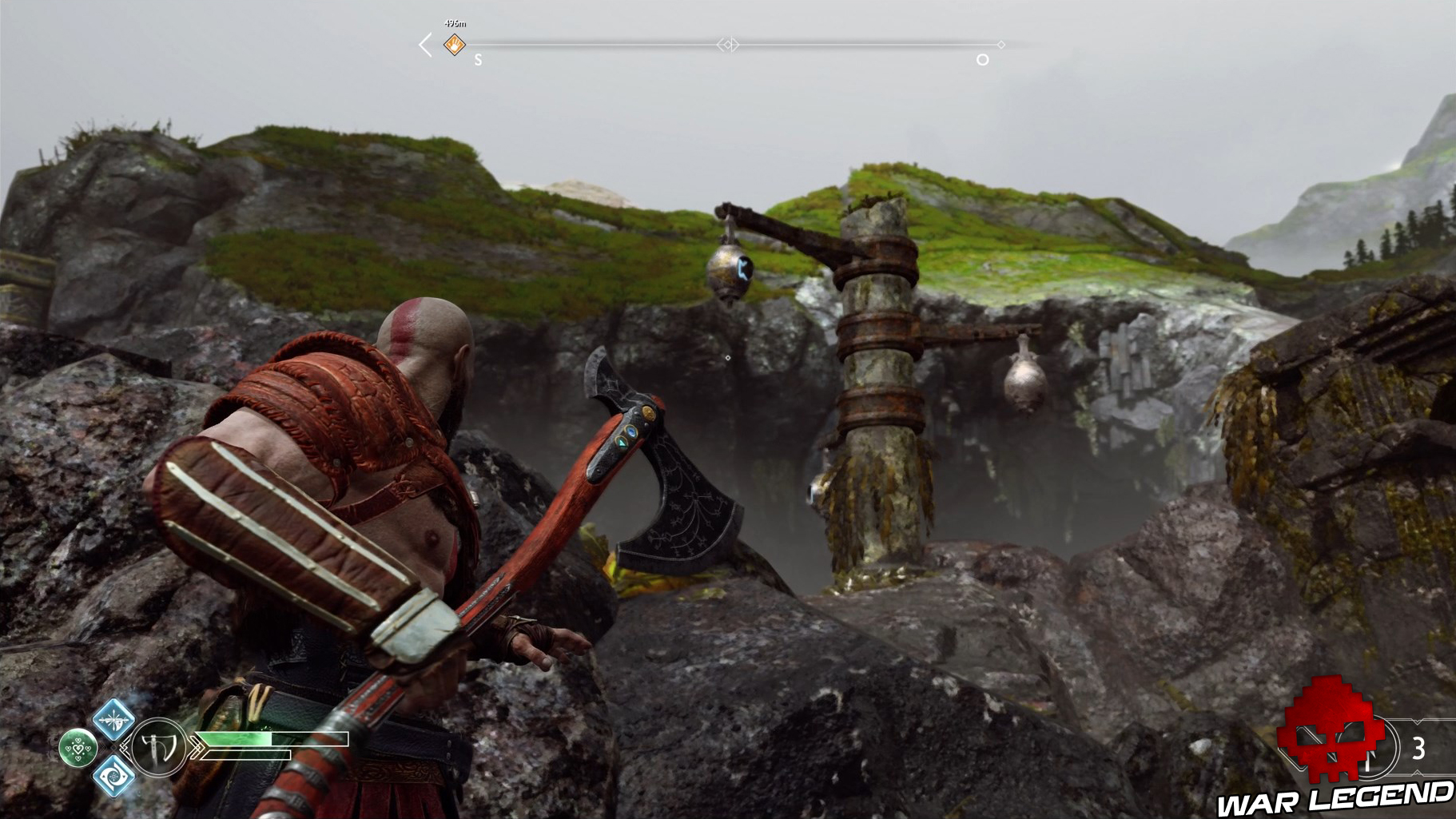Click the light runic attack diamond icon
Image resolution: width=1456 pixels, height=819 pixels.
pyautogui.click(x=114, y=723)
